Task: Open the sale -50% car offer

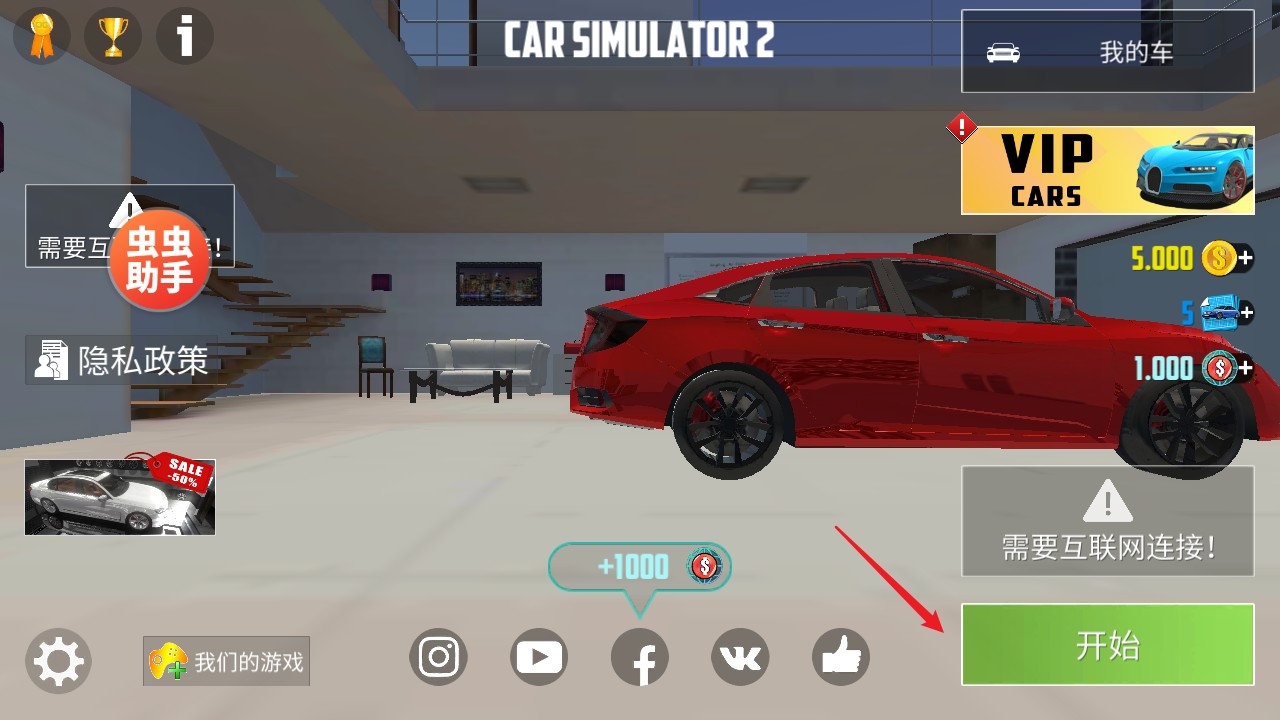Action: click(x=120, y=497)
